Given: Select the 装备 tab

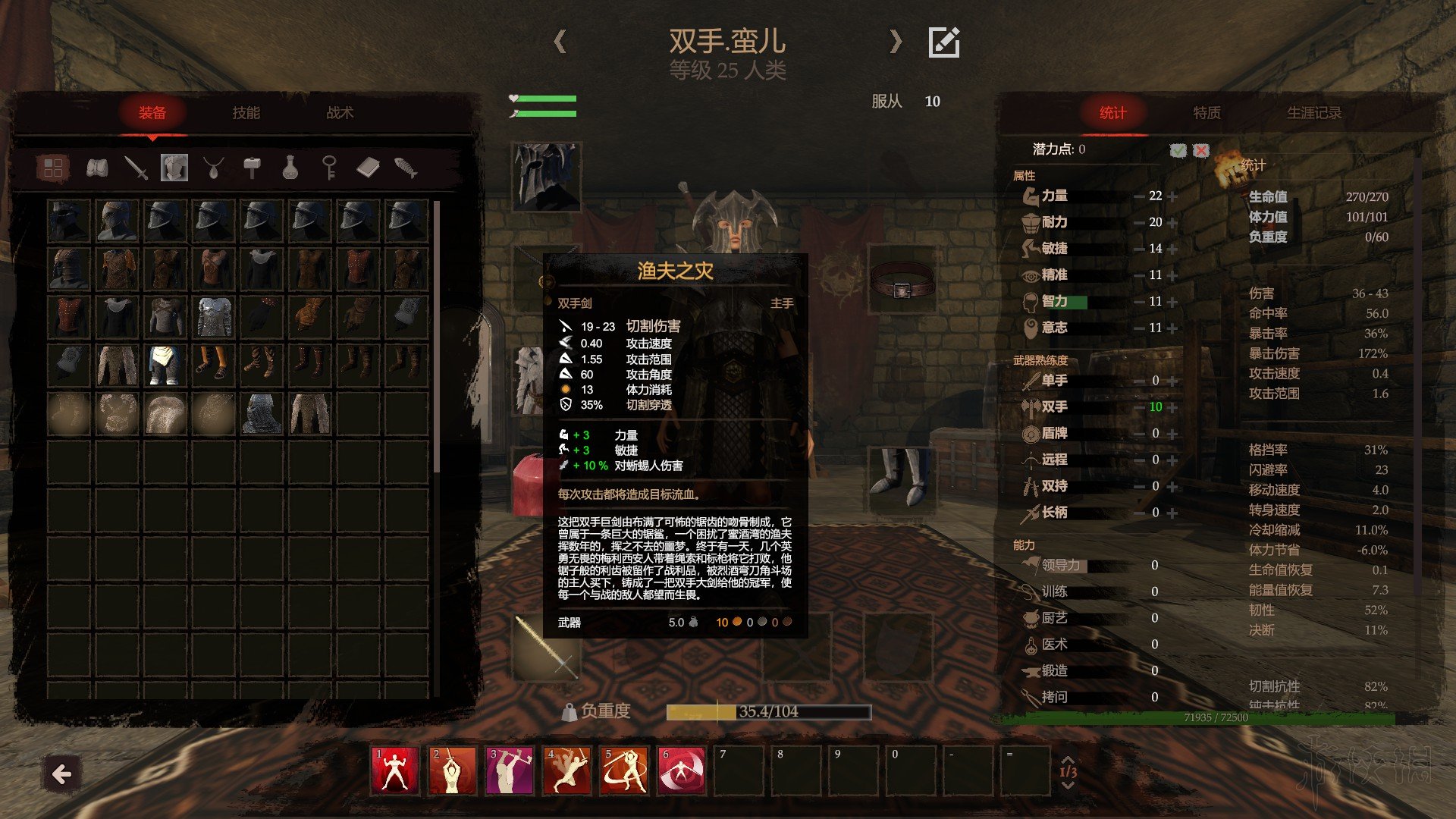Looking at the screenshot, I should [152, 113].
